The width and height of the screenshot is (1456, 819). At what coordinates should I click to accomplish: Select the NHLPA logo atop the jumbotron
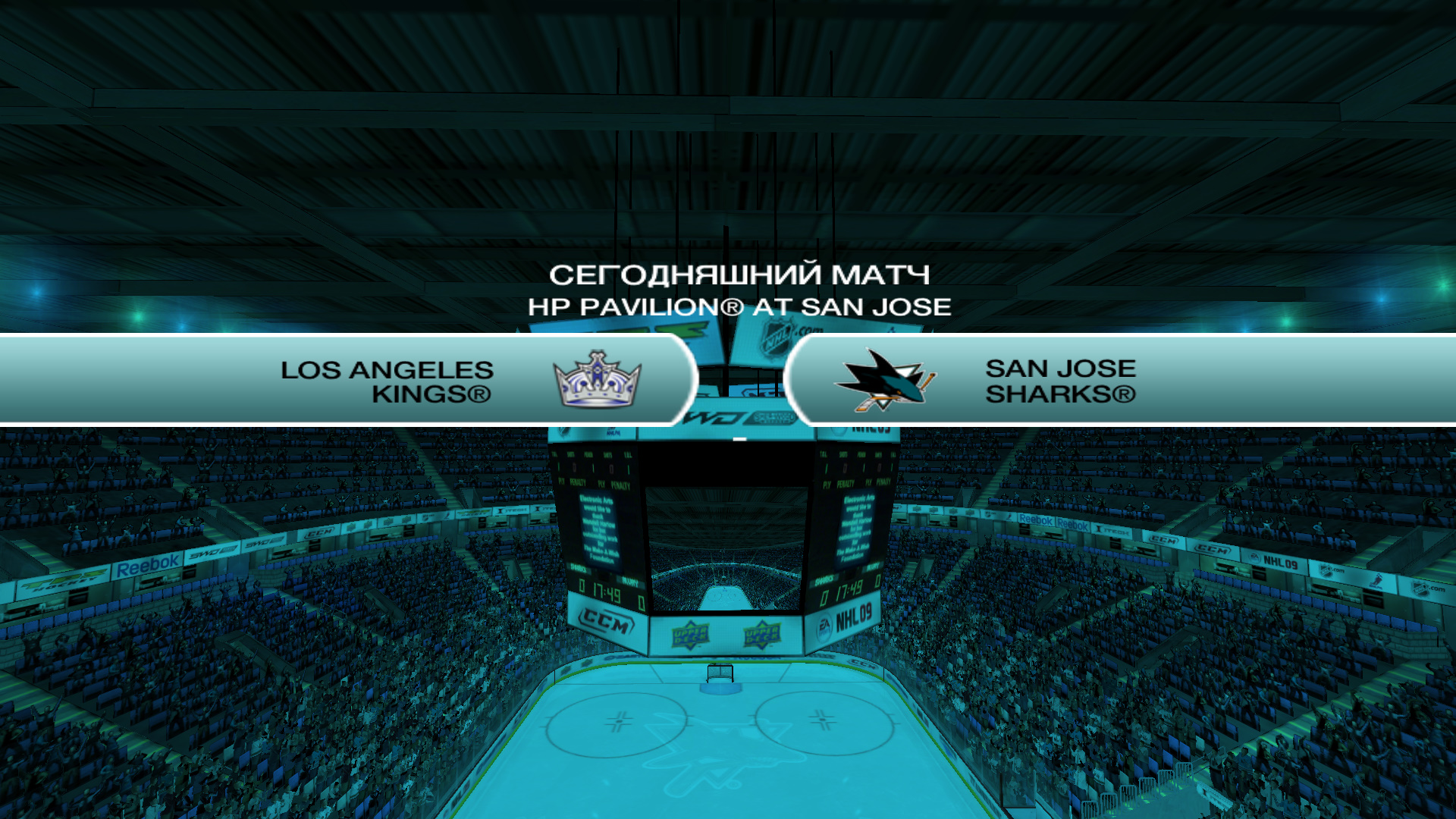pyautogui.click(x=612, y=432)
